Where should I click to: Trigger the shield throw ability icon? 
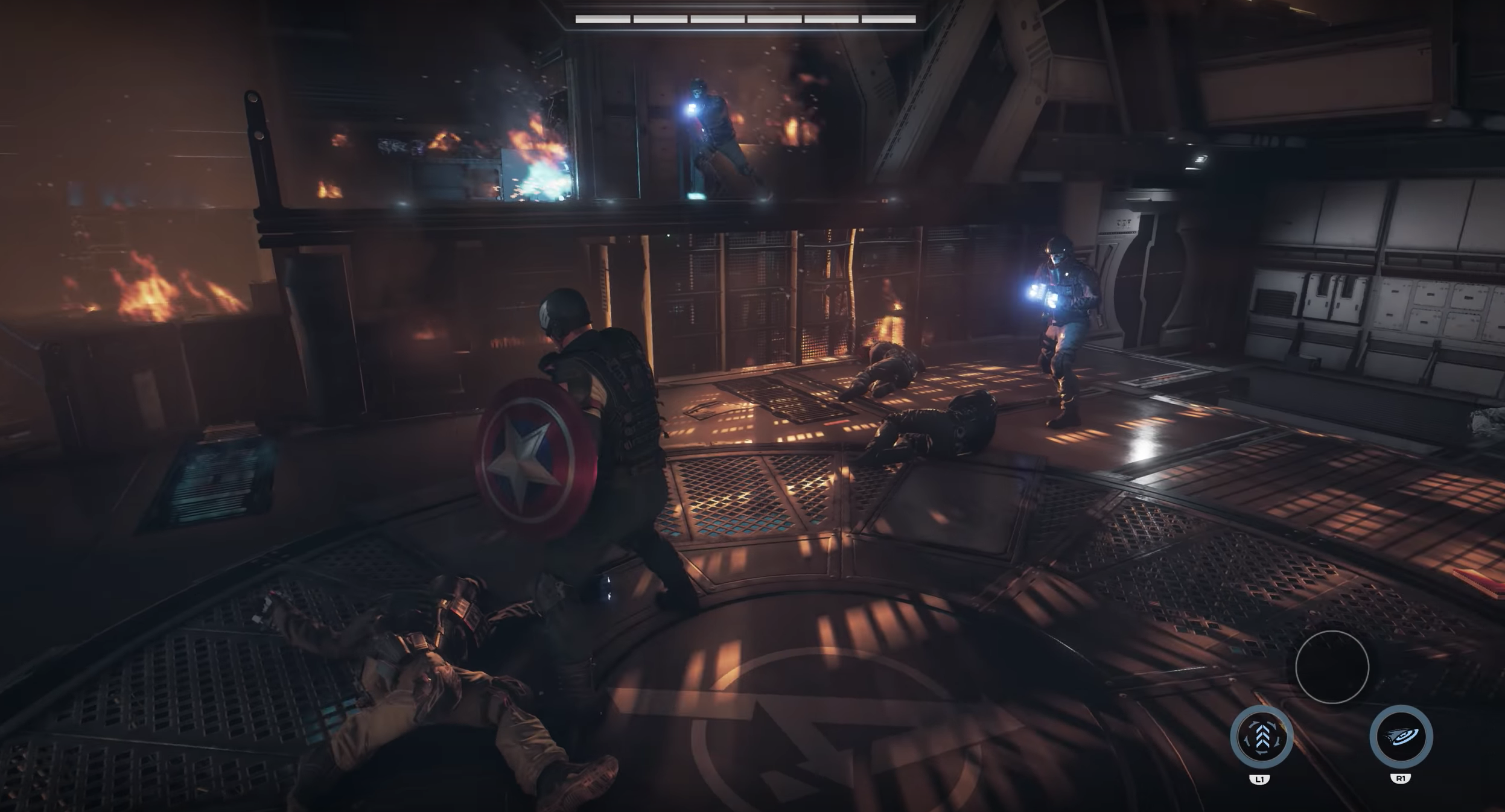tap(1401, 737)
